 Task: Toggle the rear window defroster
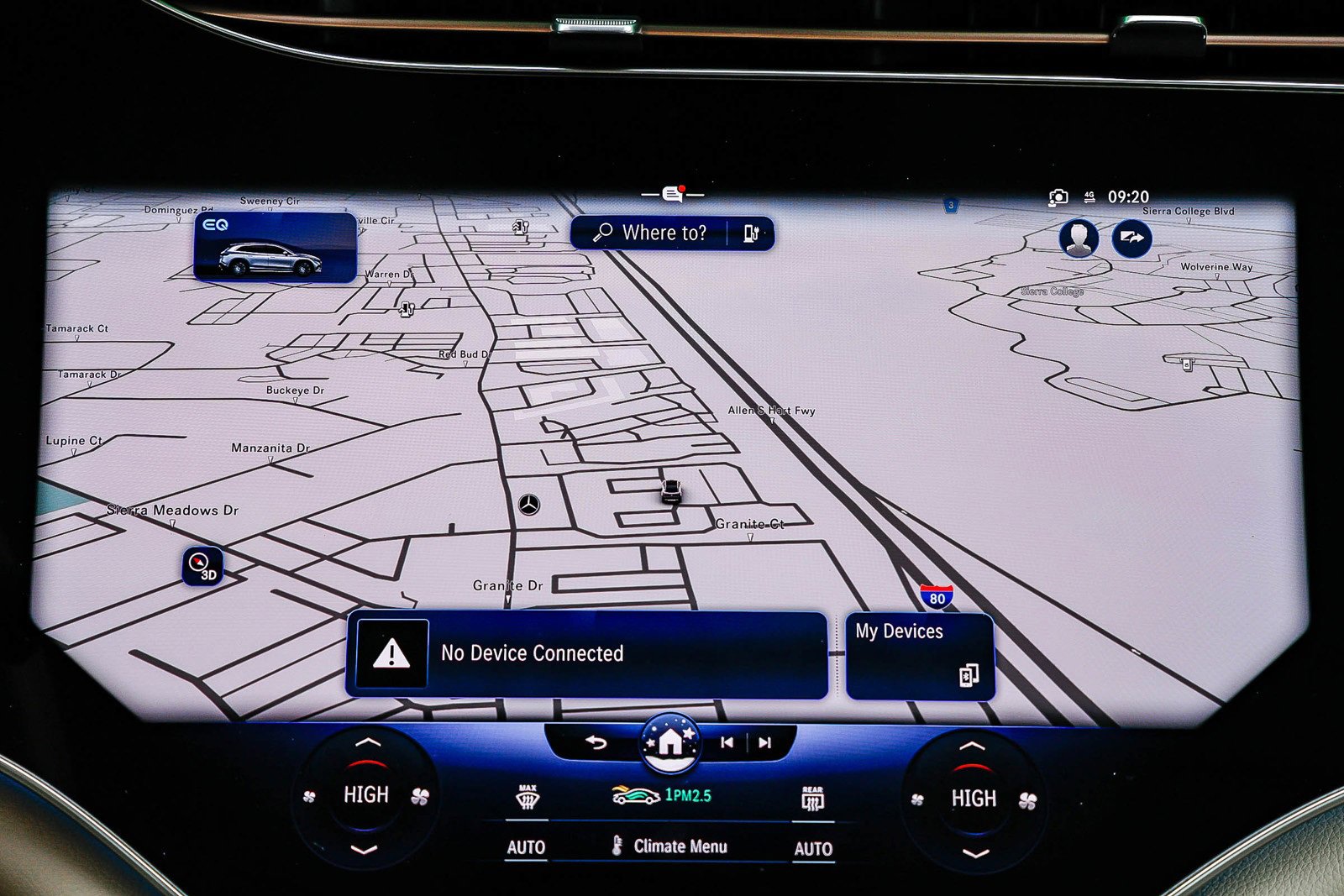tap(812, 799)
